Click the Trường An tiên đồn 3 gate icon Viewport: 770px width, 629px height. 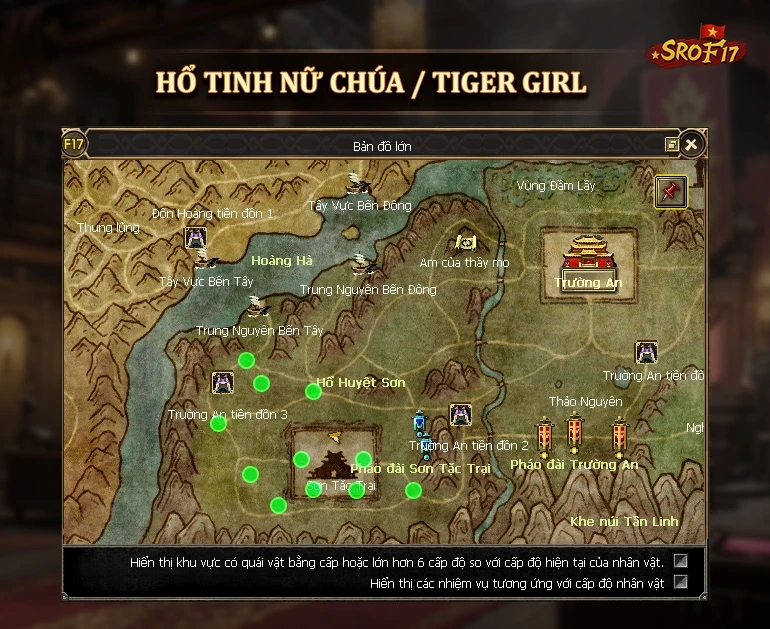[223, 382]
